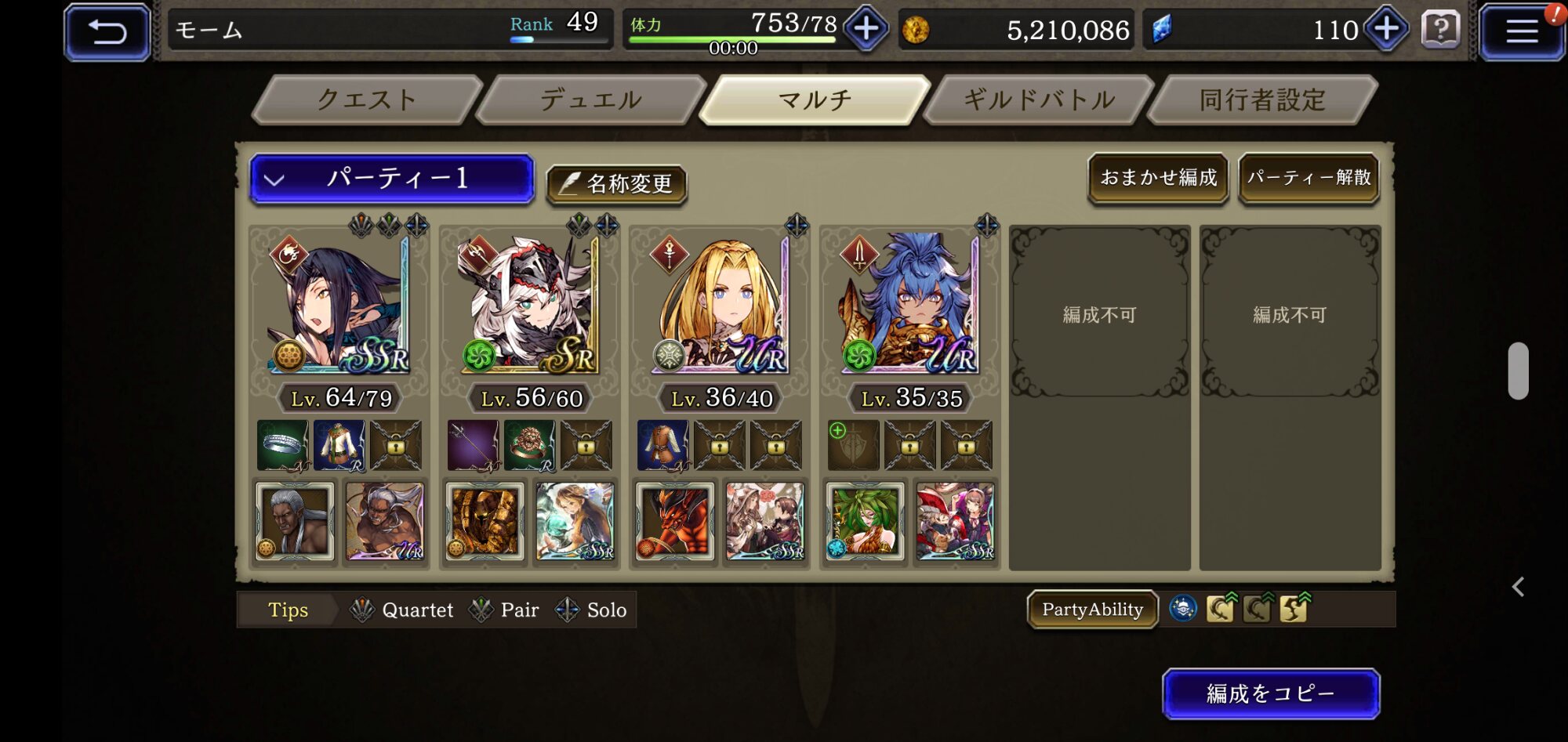Go back with the return arrow button

click(x=107, y=32)
